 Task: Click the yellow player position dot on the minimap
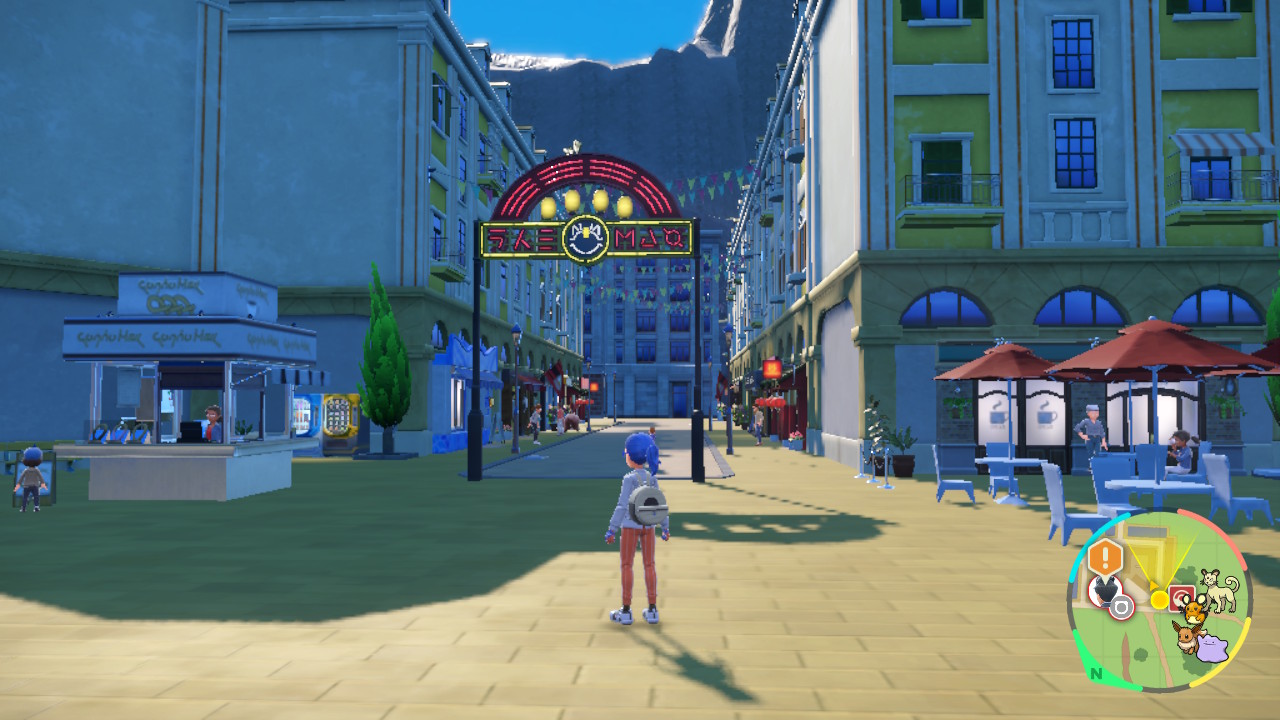(x=1159, y=599)
